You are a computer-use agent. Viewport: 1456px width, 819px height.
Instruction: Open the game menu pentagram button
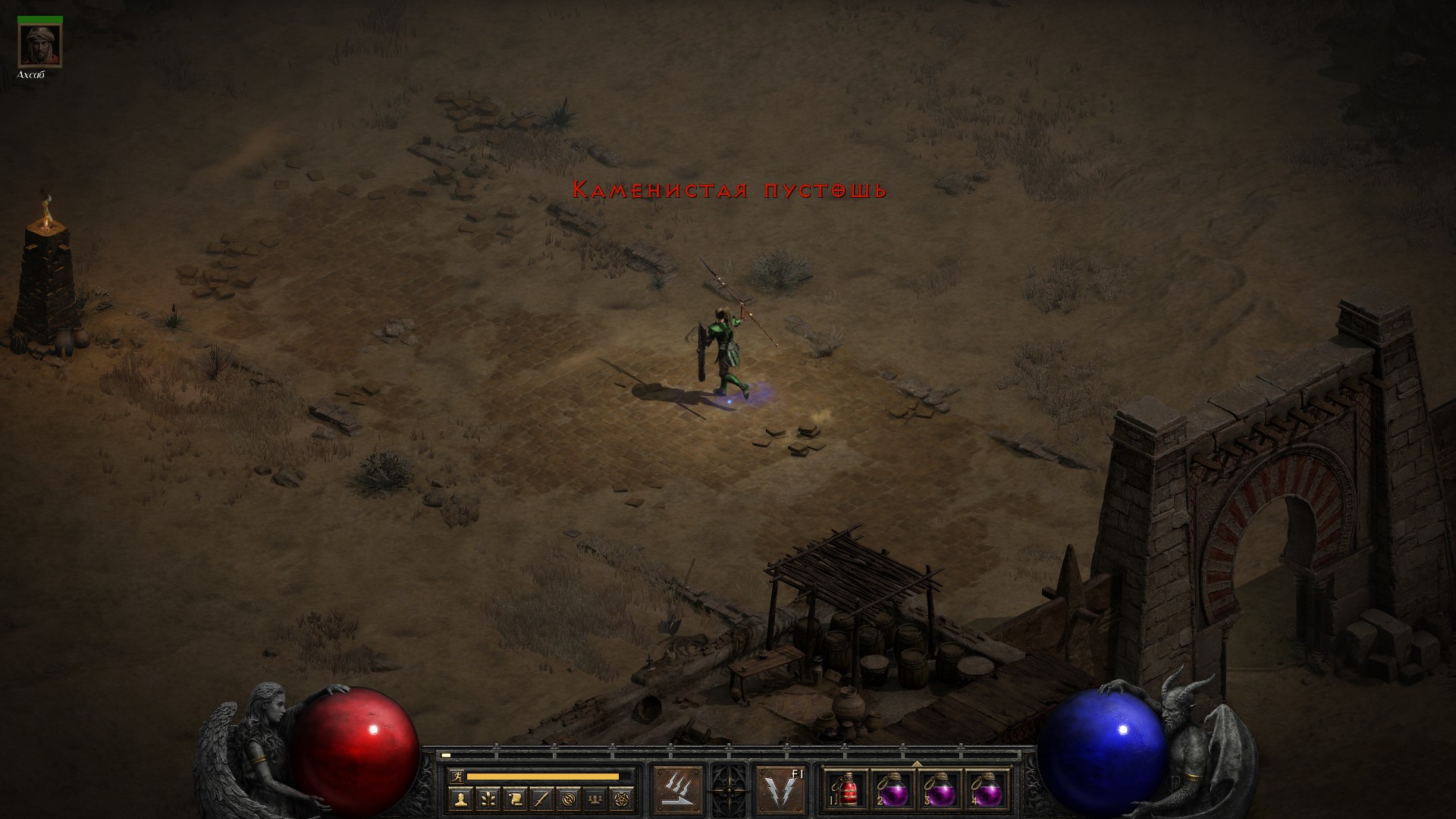[624, 798]
